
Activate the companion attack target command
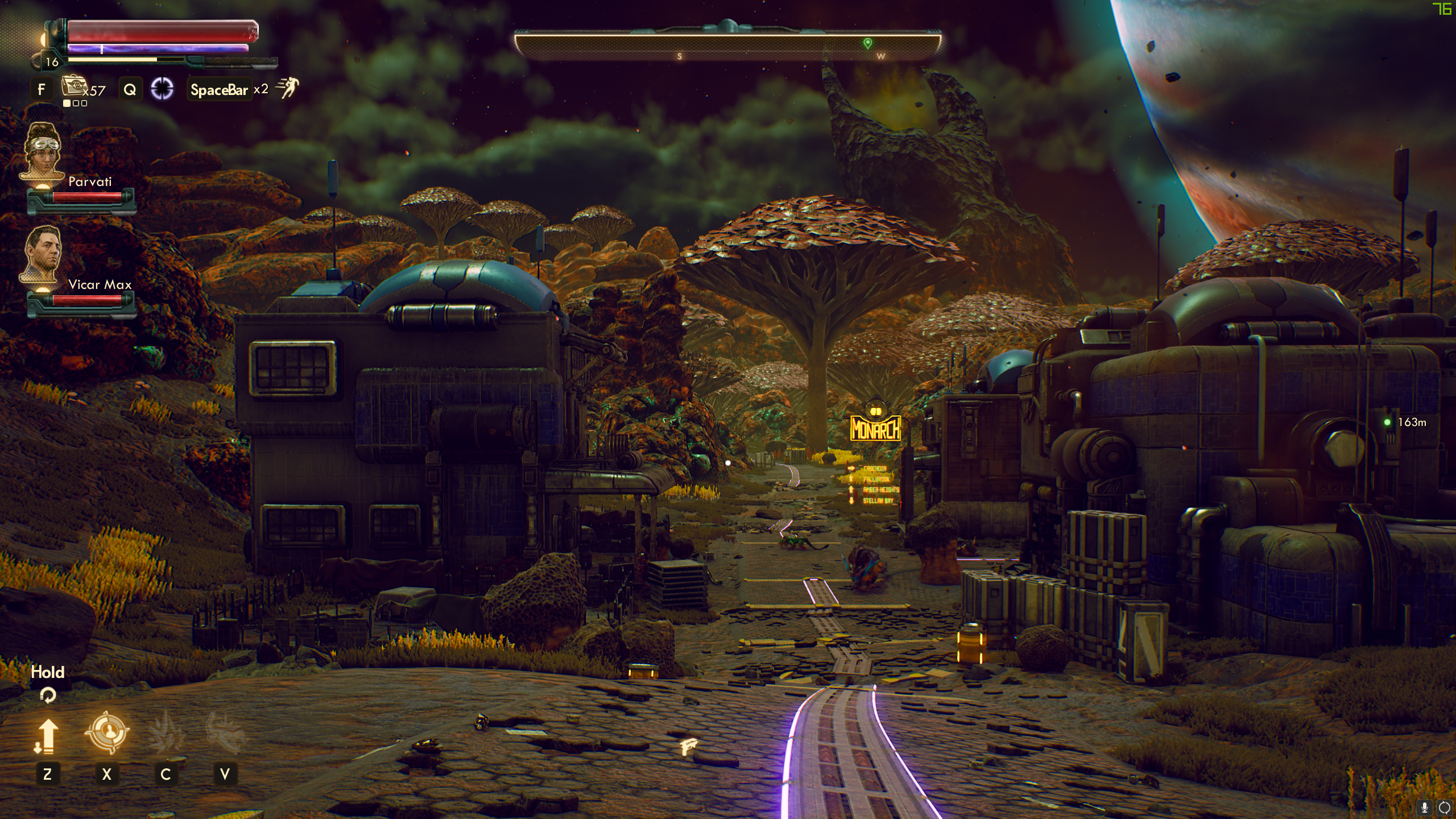click(107, 733)
